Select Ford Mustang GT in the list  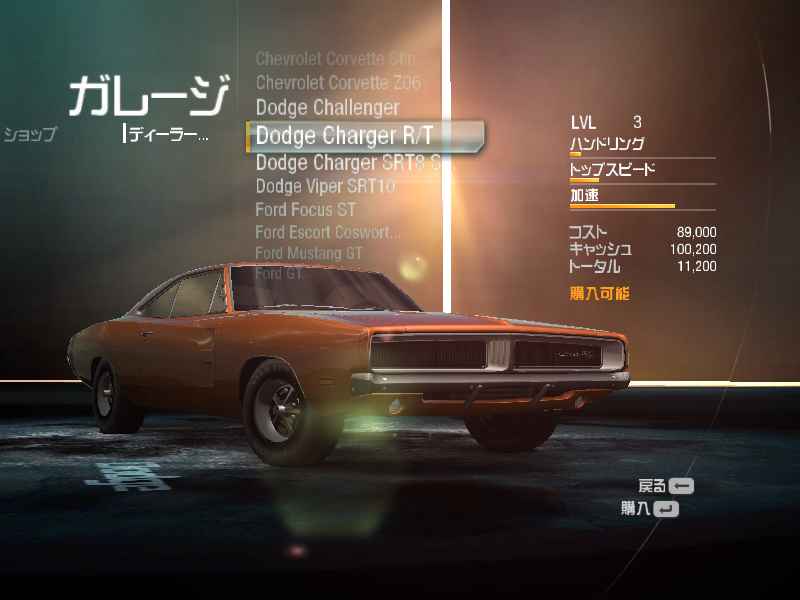click(309, 253)
